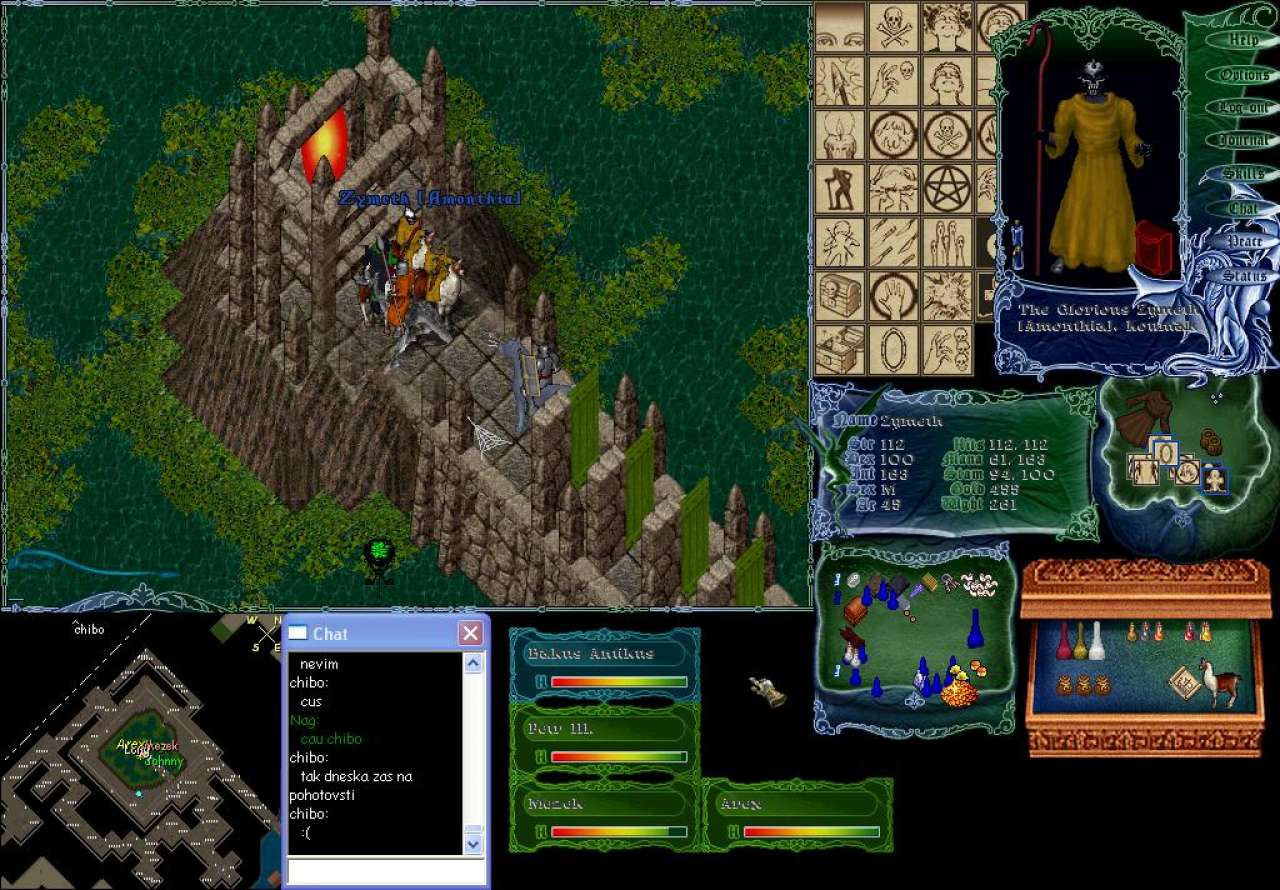
Task: Use the treasure chest spell icon
Action: tap(840, 296)
